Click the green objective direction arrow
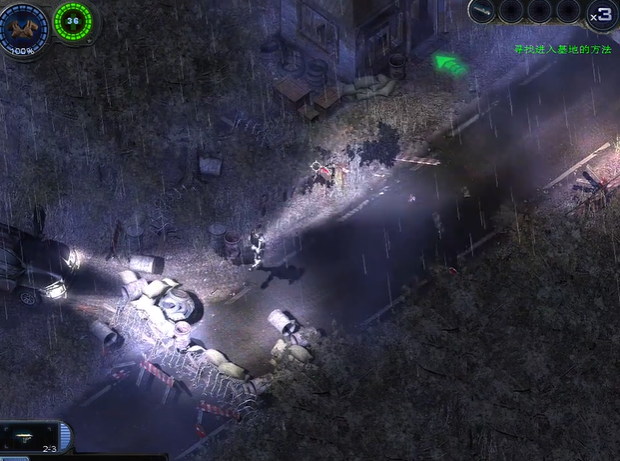 451,65
